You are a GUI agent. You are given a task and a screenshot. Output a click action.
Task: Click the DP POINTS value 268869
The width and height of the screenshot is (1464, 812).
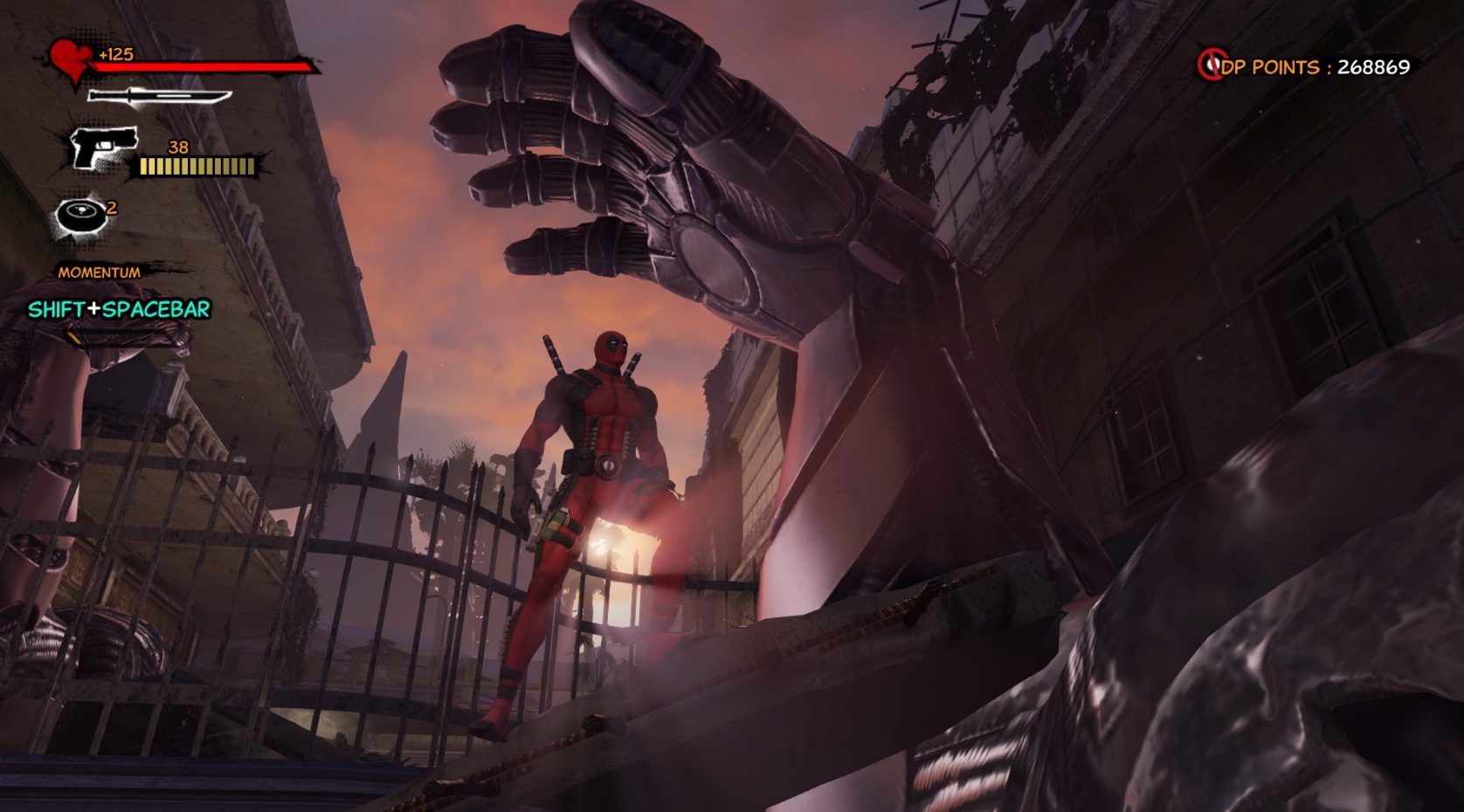(x=1376, y=64)
